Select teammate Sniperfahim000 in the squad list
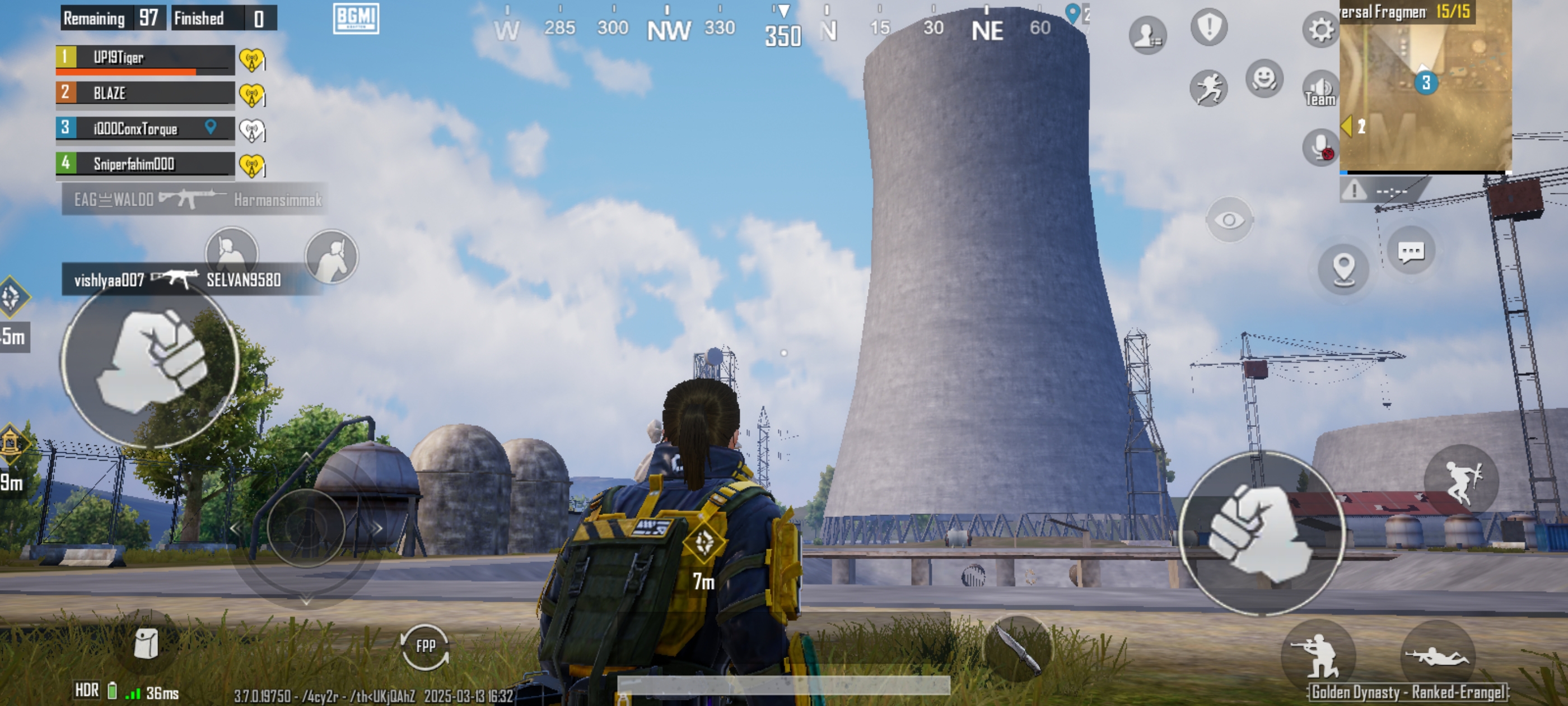 click(145, 164)
